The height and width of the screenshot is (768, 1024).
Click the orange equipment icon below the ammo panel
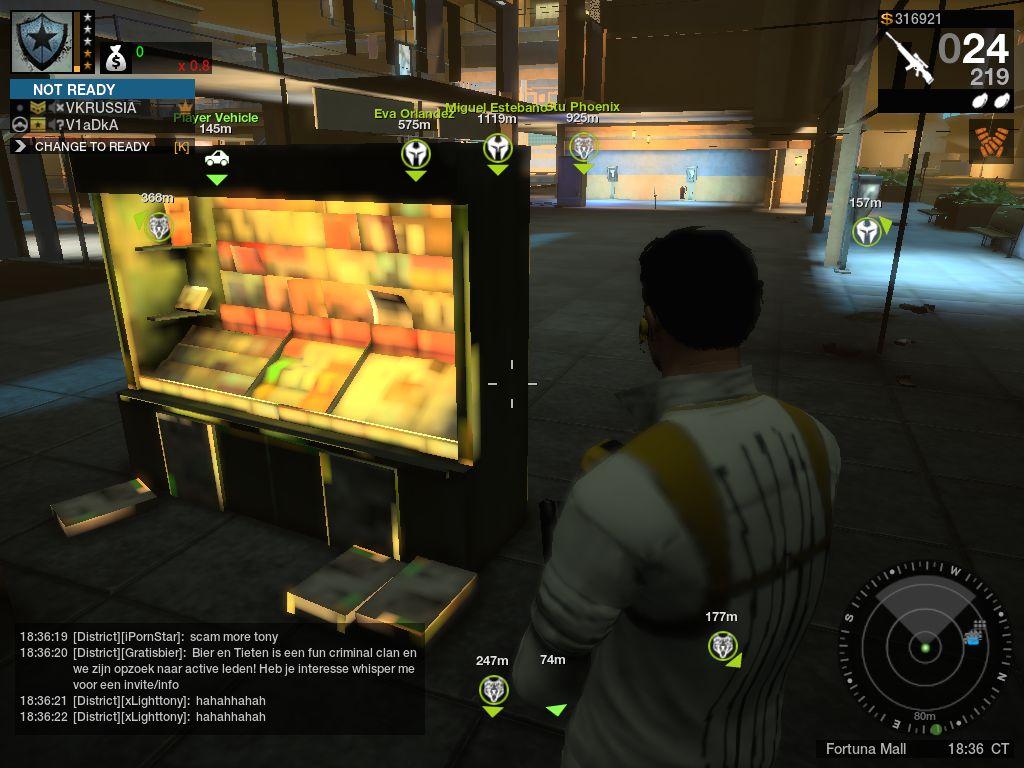990,141
